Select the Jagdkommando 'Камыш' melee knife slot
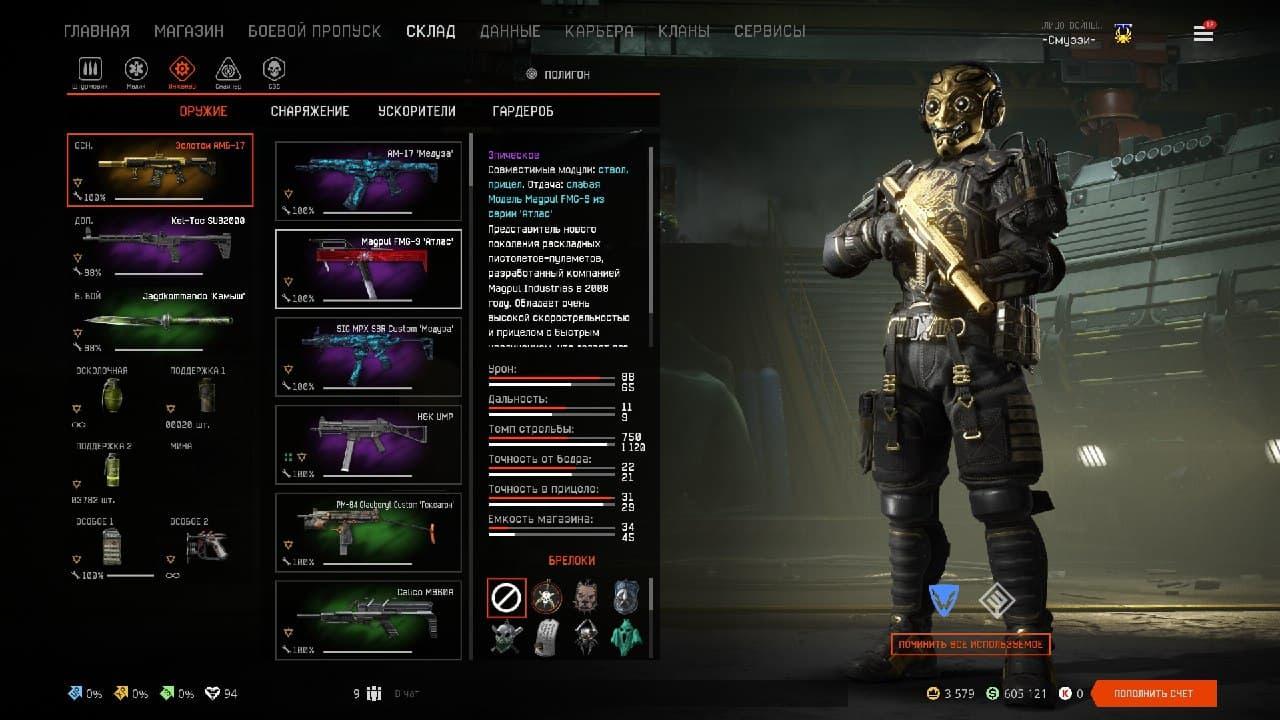Viewport: 1280px width, 720px height. point(160,321)
